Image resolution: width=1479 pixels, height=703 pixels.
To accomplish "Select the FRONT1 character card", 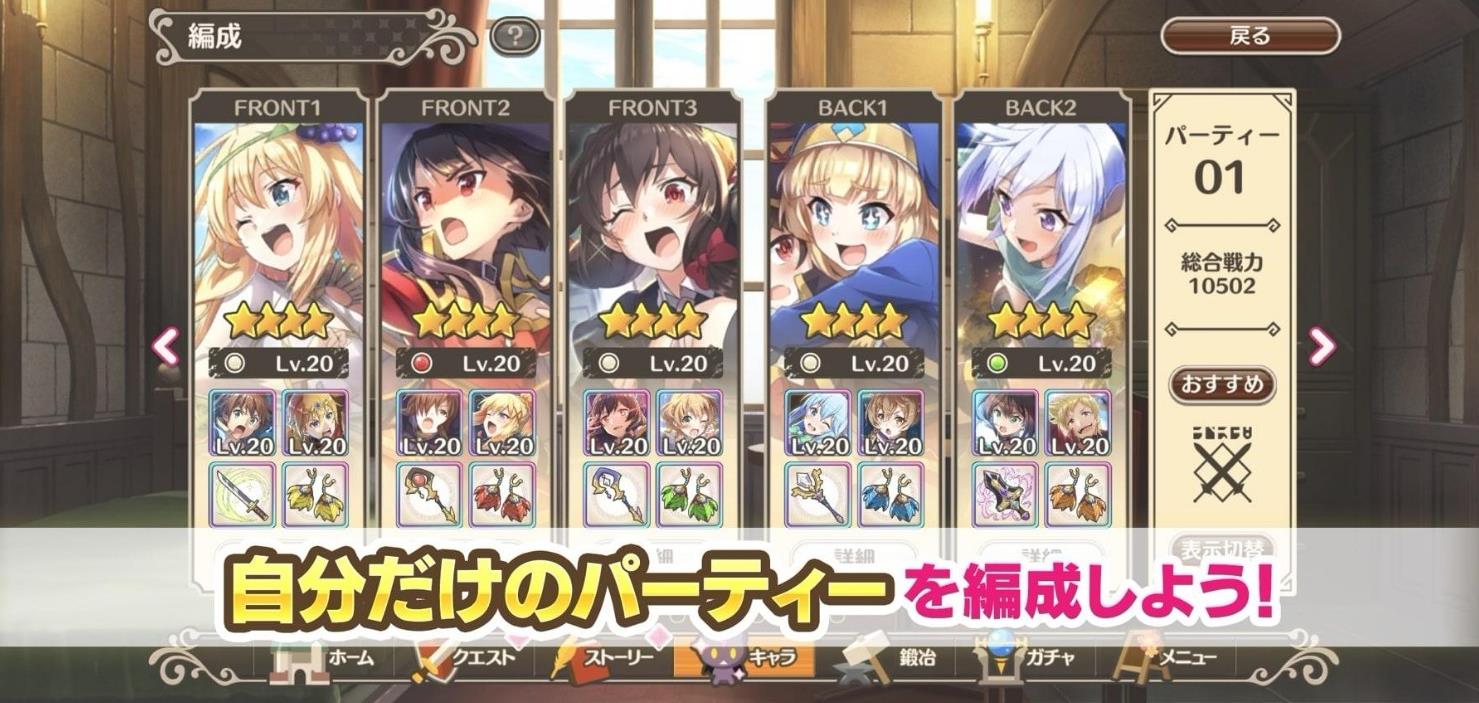I will point(276,230).
